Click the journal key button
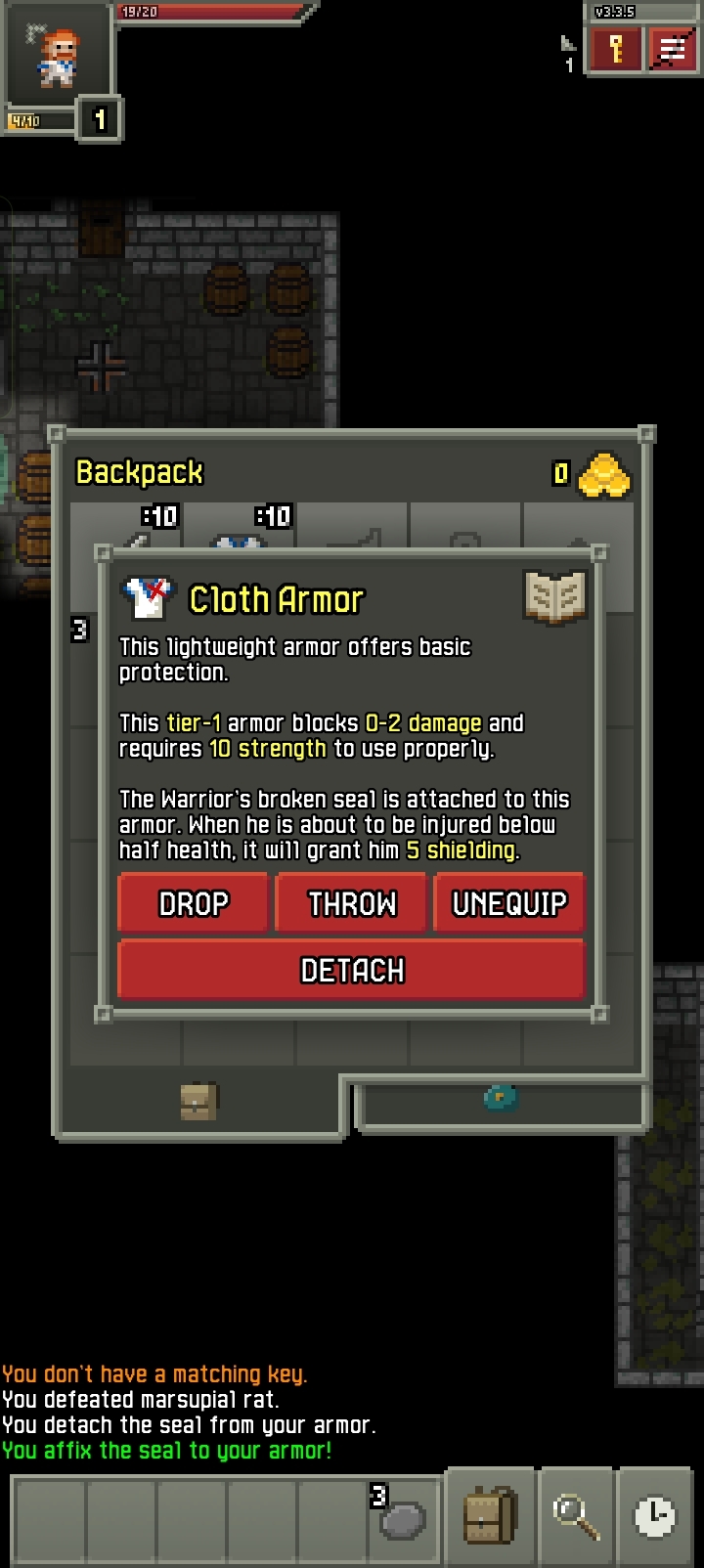Viewport: 704px width, 1568px height. tap(615, 50)
